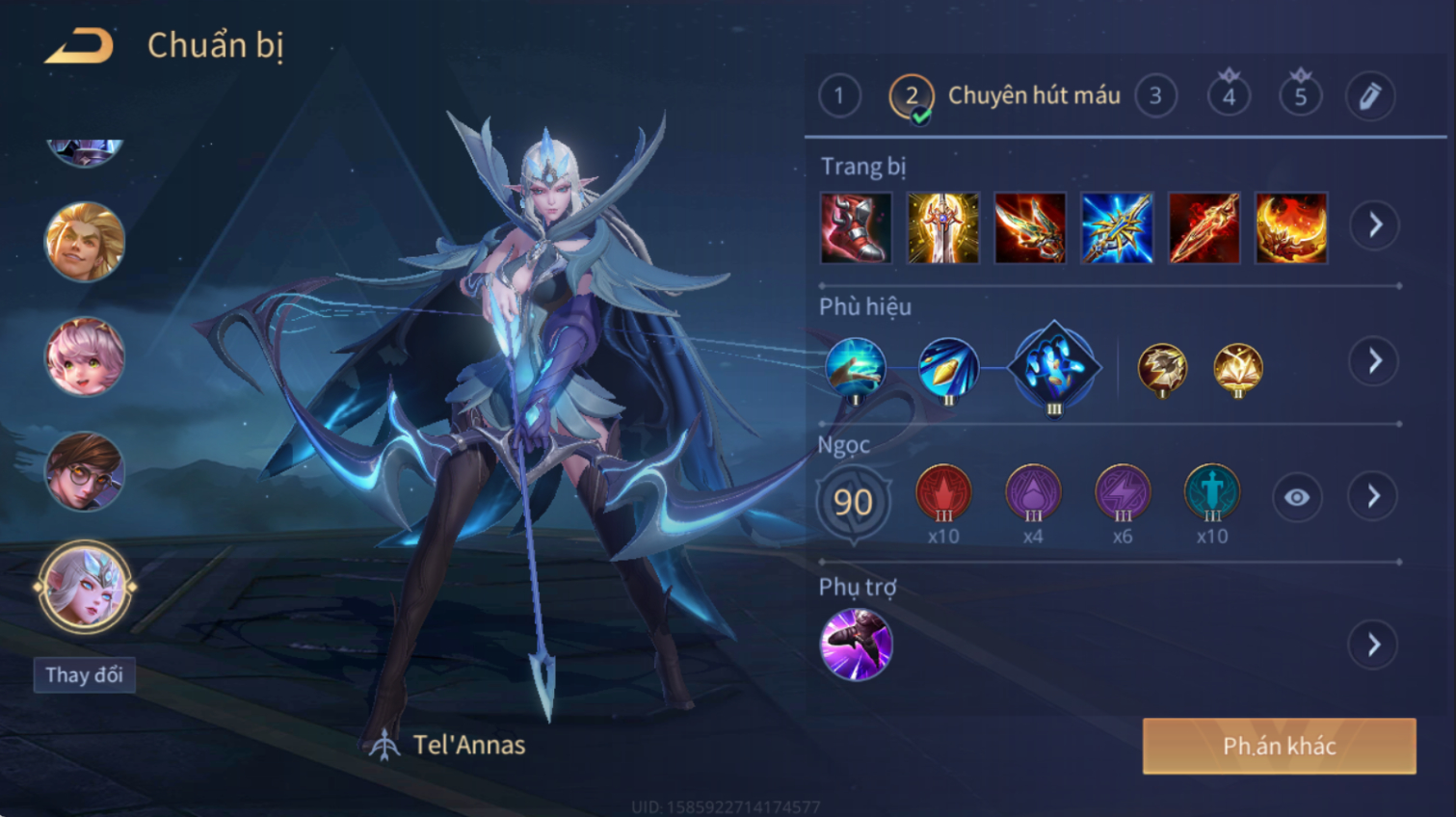This screenshot has width=1456, height=817.
Task: Open the Phù hiệu badge details arrow
Action: (x=1374, y=361)
